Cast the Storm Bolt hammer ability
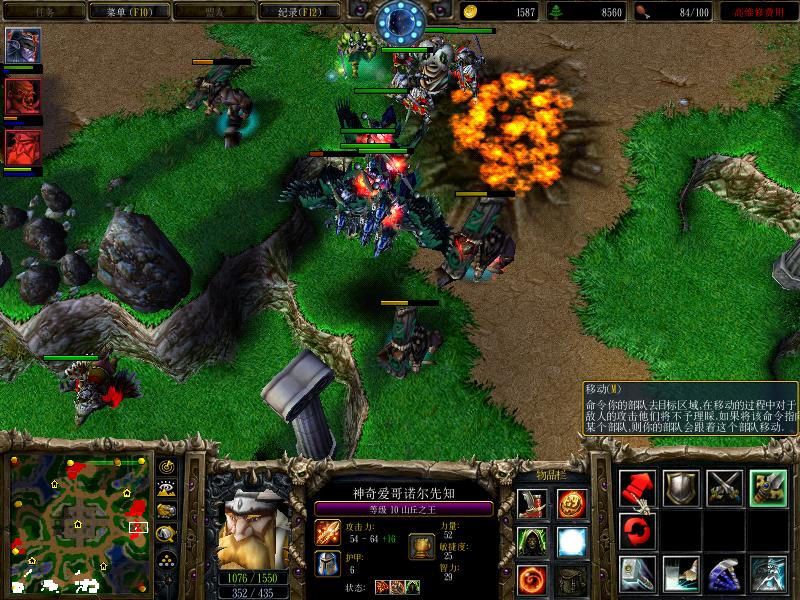This screenshot has width=800, height=600. click(x=637, y=574)
